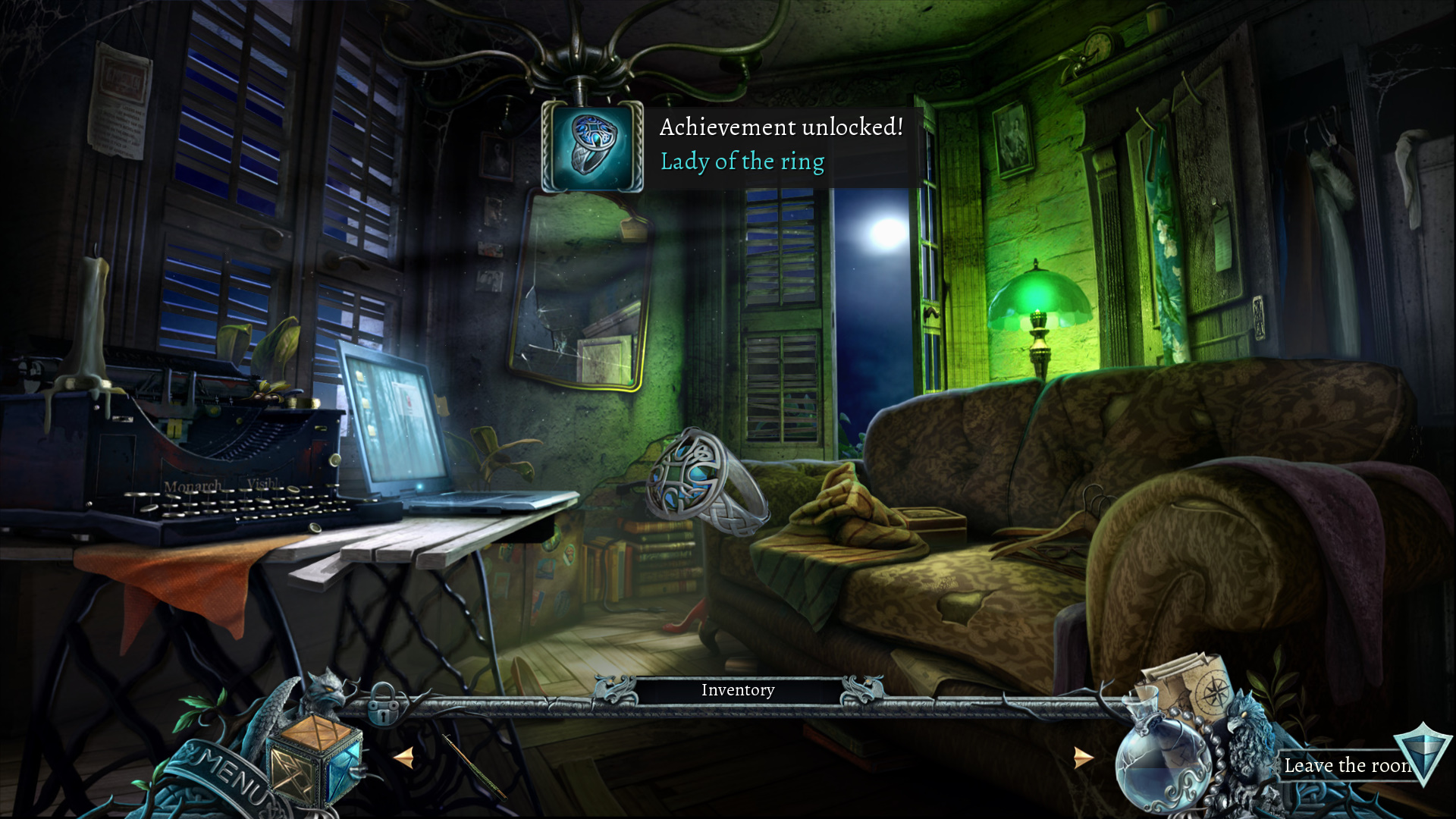Select the thin stick inventory item
Screen dimensions: 1456x819
click(474, 766)
